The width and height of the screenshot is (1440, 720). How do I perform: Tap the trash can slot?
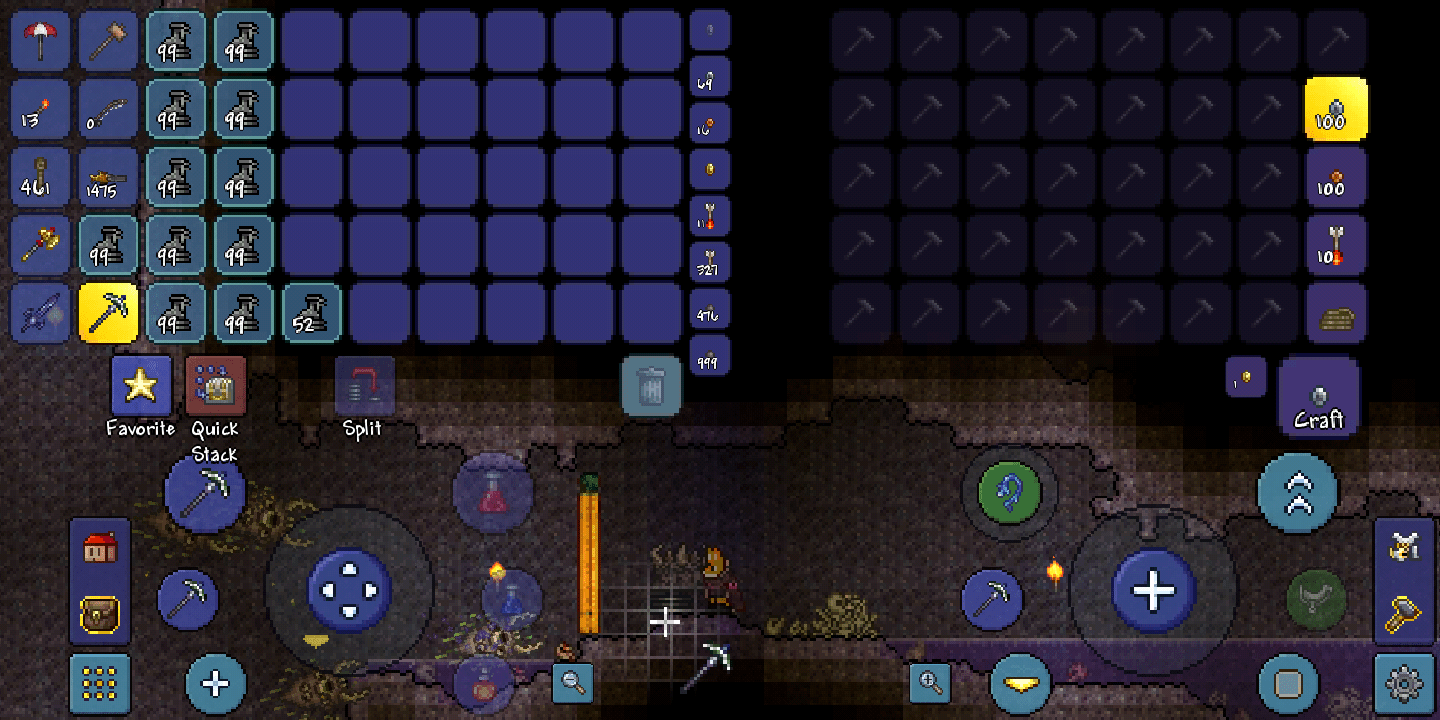652,387
